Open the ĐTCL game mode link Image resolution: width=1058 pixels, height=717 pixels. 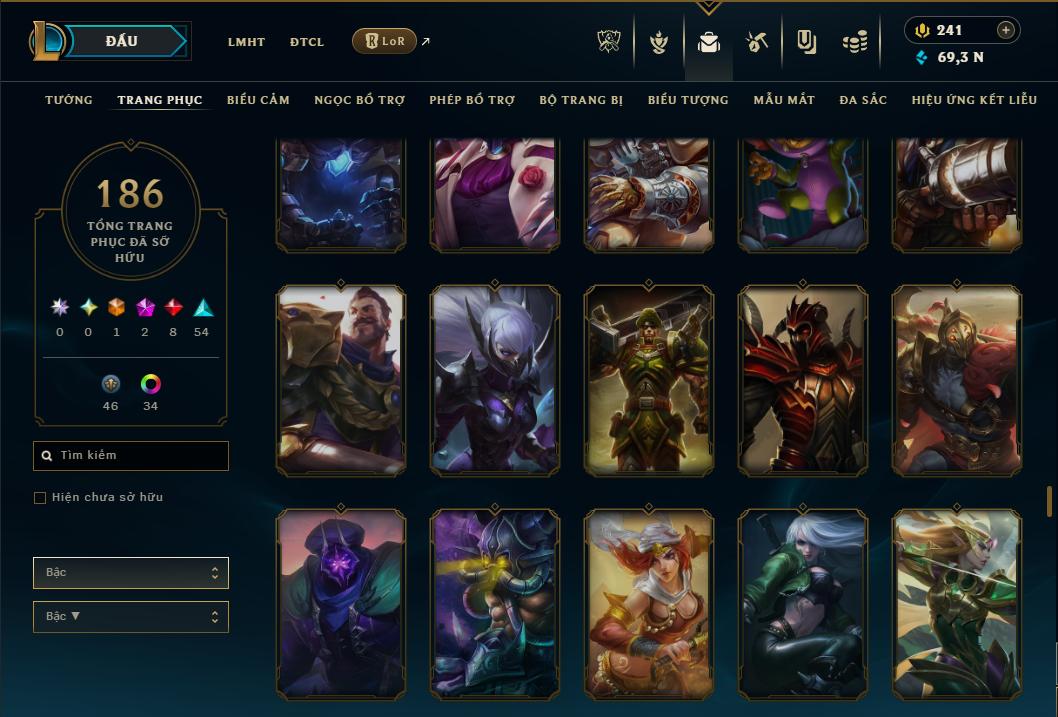coord(307,42)
